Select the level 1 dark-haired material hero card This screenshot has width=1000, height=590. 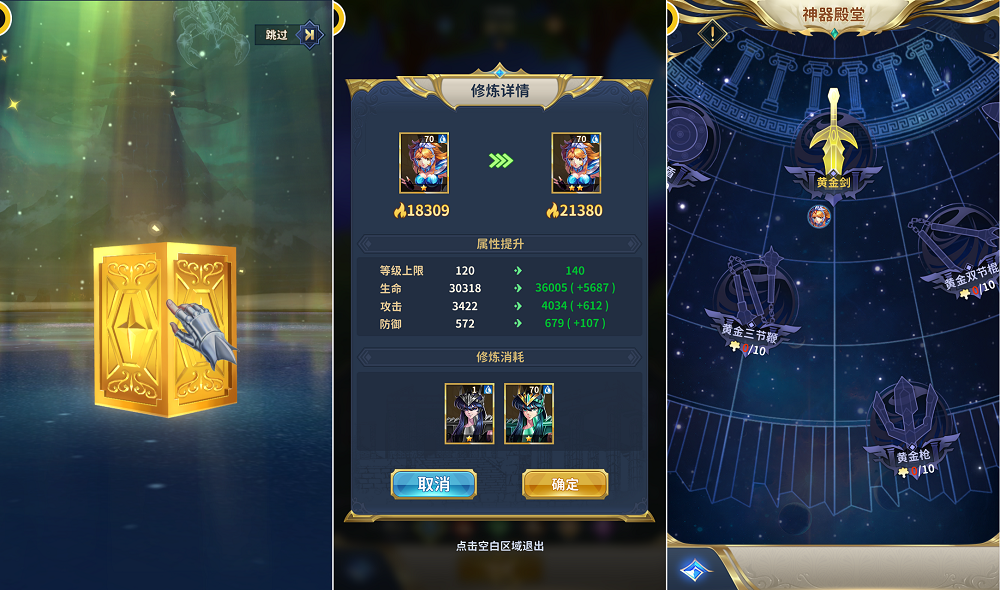pos(469,413)
